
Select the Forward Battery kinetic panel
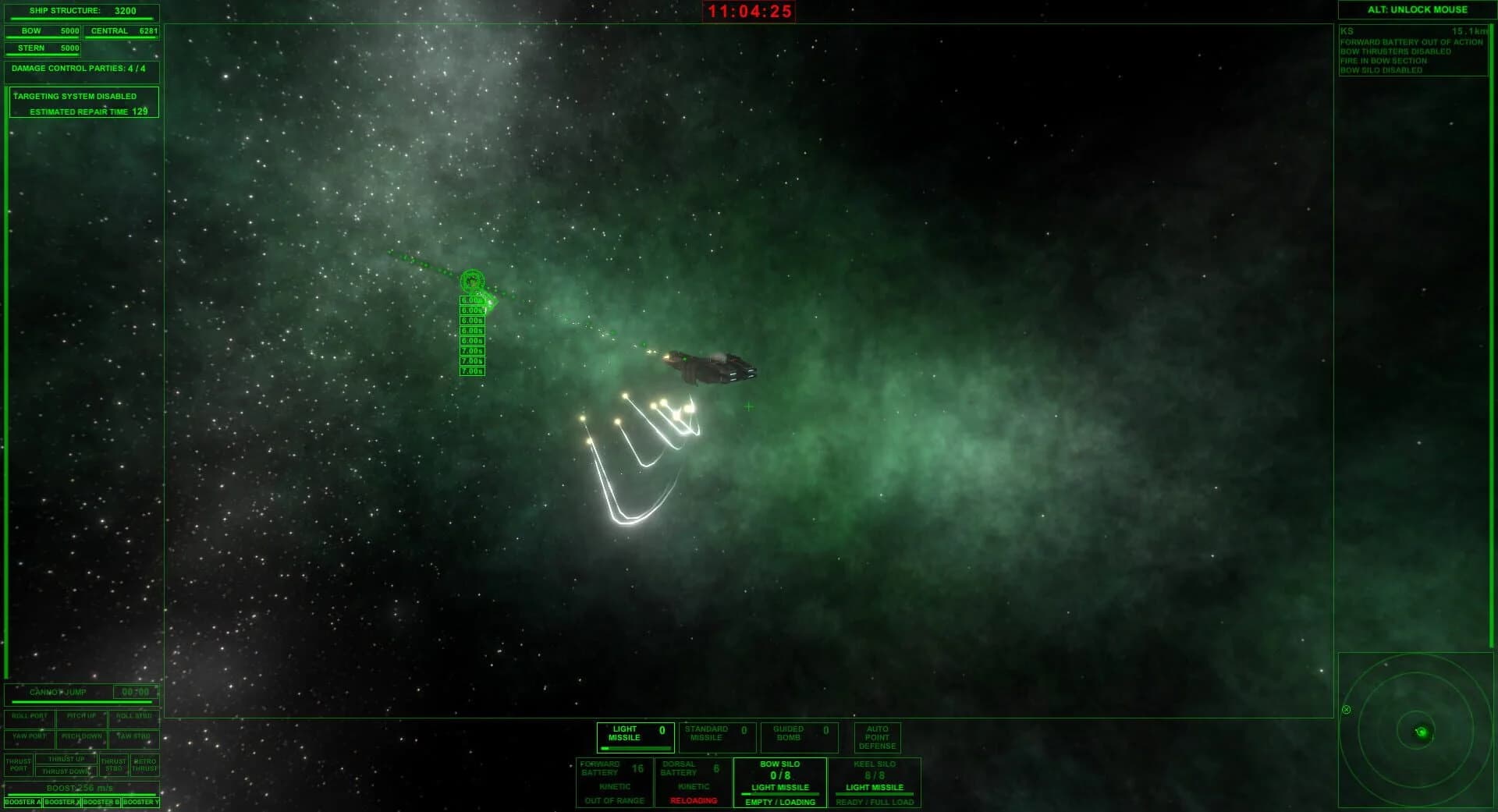(613, 782)
